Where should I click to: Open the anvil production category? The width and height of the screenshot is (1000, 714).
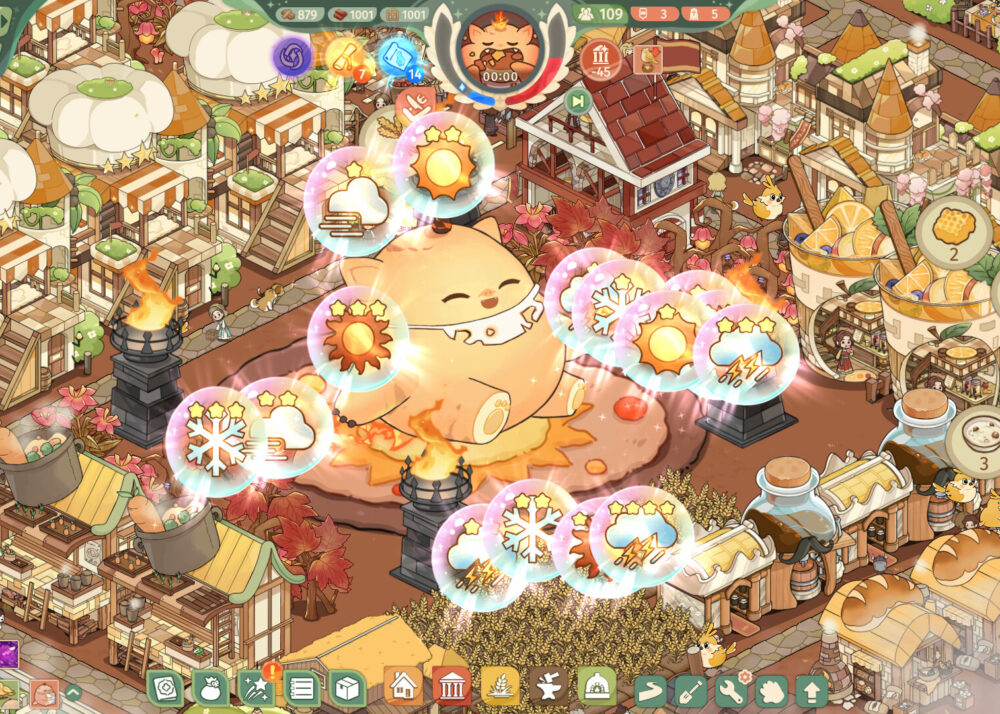click(548, 688)
